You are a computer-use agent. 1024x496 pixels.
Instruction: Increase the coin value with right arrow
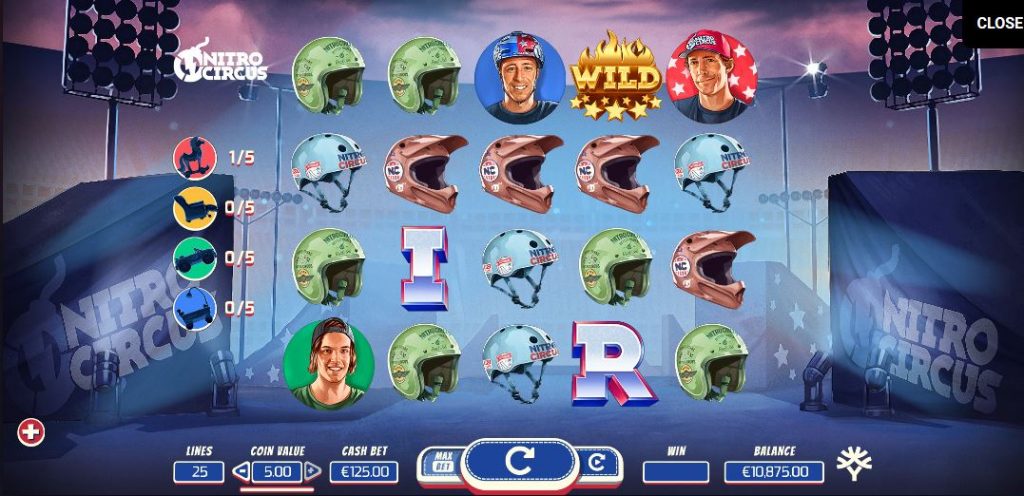(x=312, y=471)
